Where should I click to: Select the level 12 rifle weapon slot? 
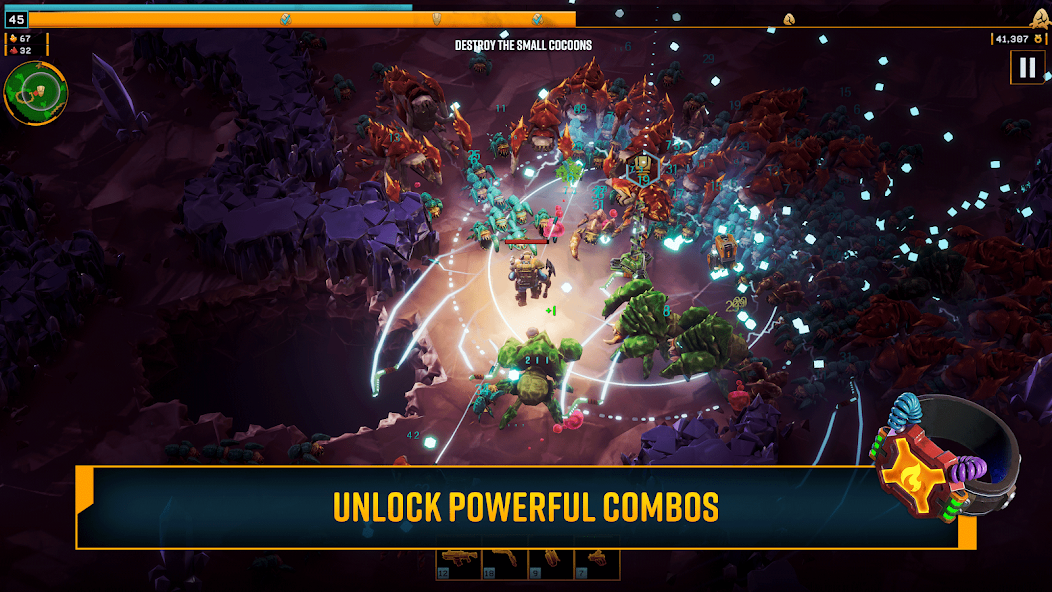click(458, 564)
